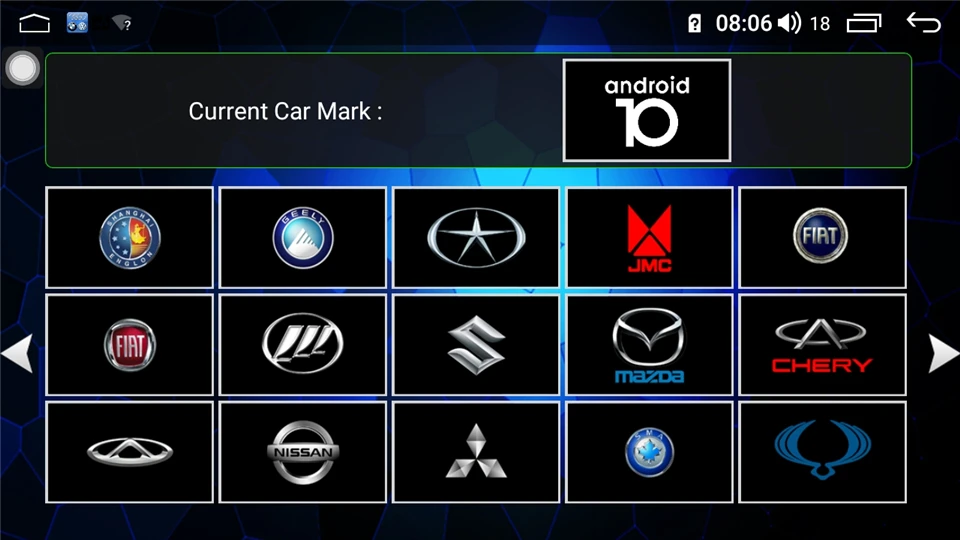Pick the Chery logo with red lettering
Image resolution: width=960 pixels, height=540 pixels.
[821, 345]
